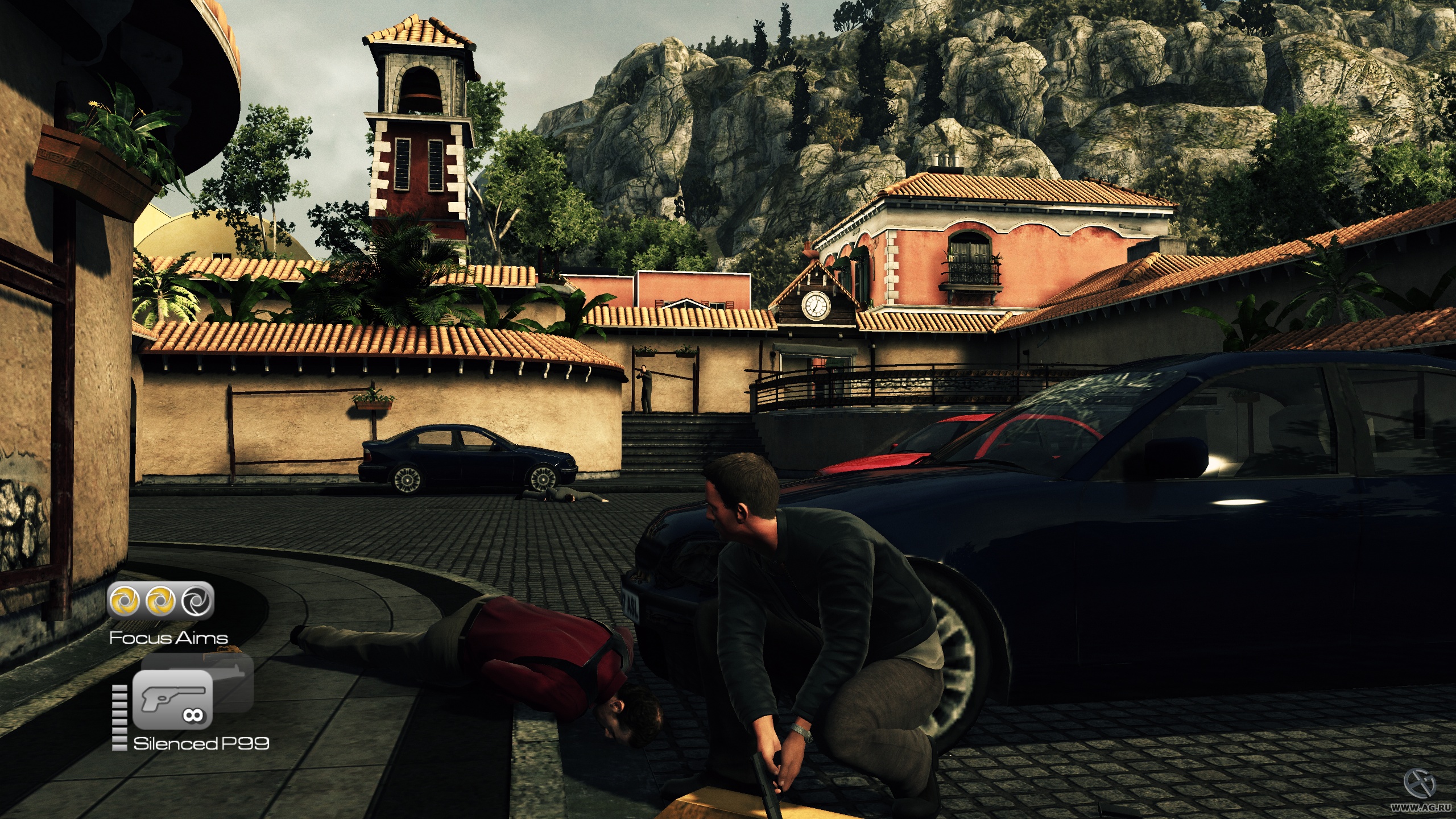This screenshot has height=819, width=1456.
Task: Click the empty third Focus Aim token
Action: click(x=196, y=601)
